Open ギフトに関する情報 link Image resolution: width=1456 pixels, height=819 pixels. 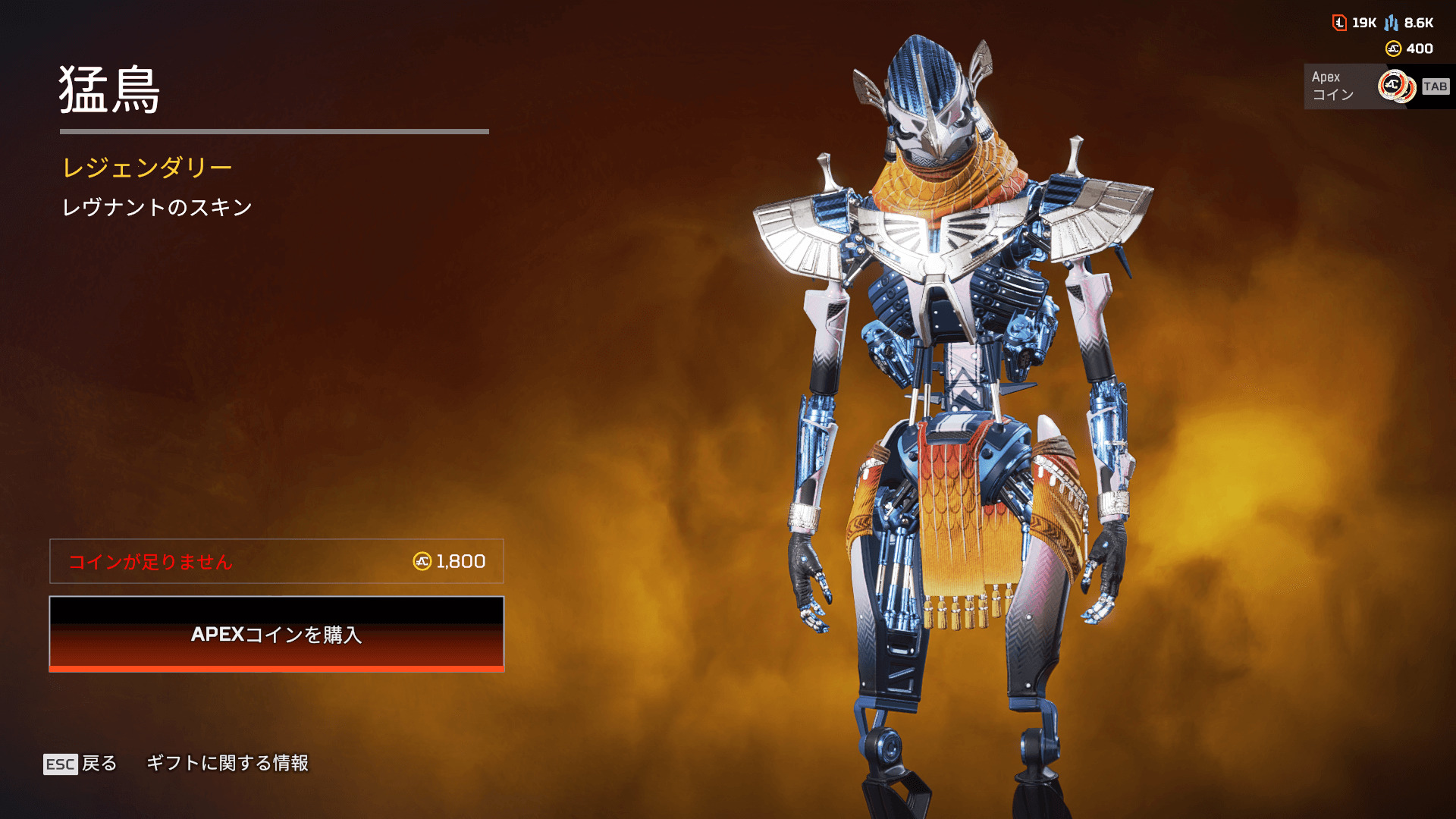pos(227,763)
